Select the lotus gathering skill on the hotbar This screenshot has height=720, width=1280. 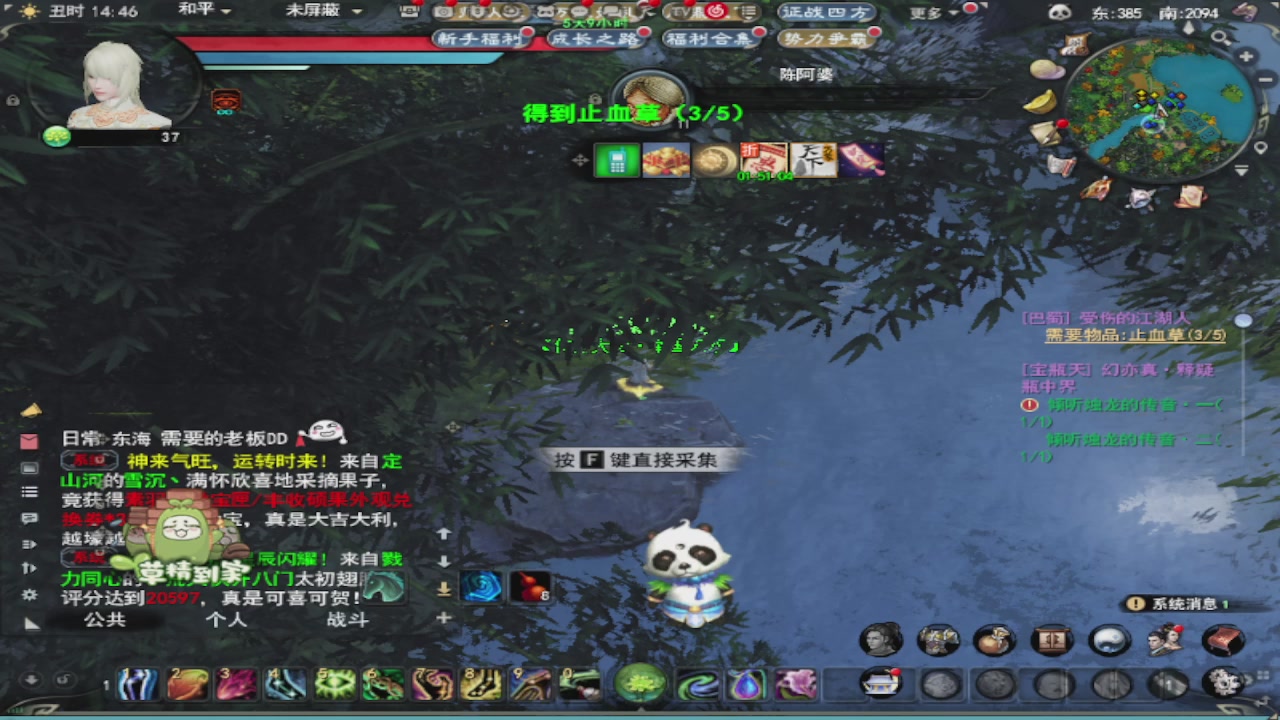641,684
